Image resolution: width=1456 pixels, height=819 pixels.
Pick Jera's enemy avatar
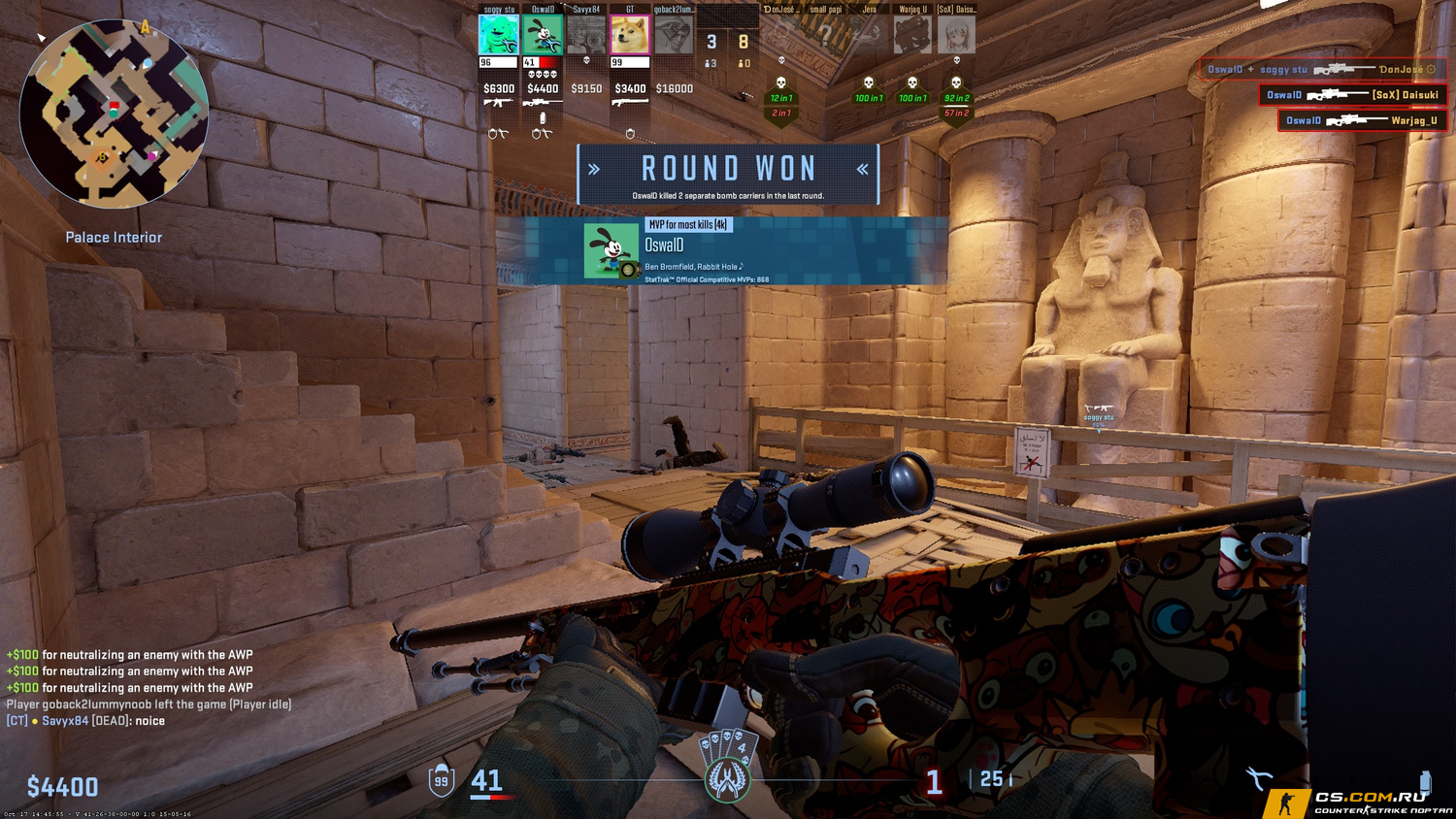coord(869,35)
